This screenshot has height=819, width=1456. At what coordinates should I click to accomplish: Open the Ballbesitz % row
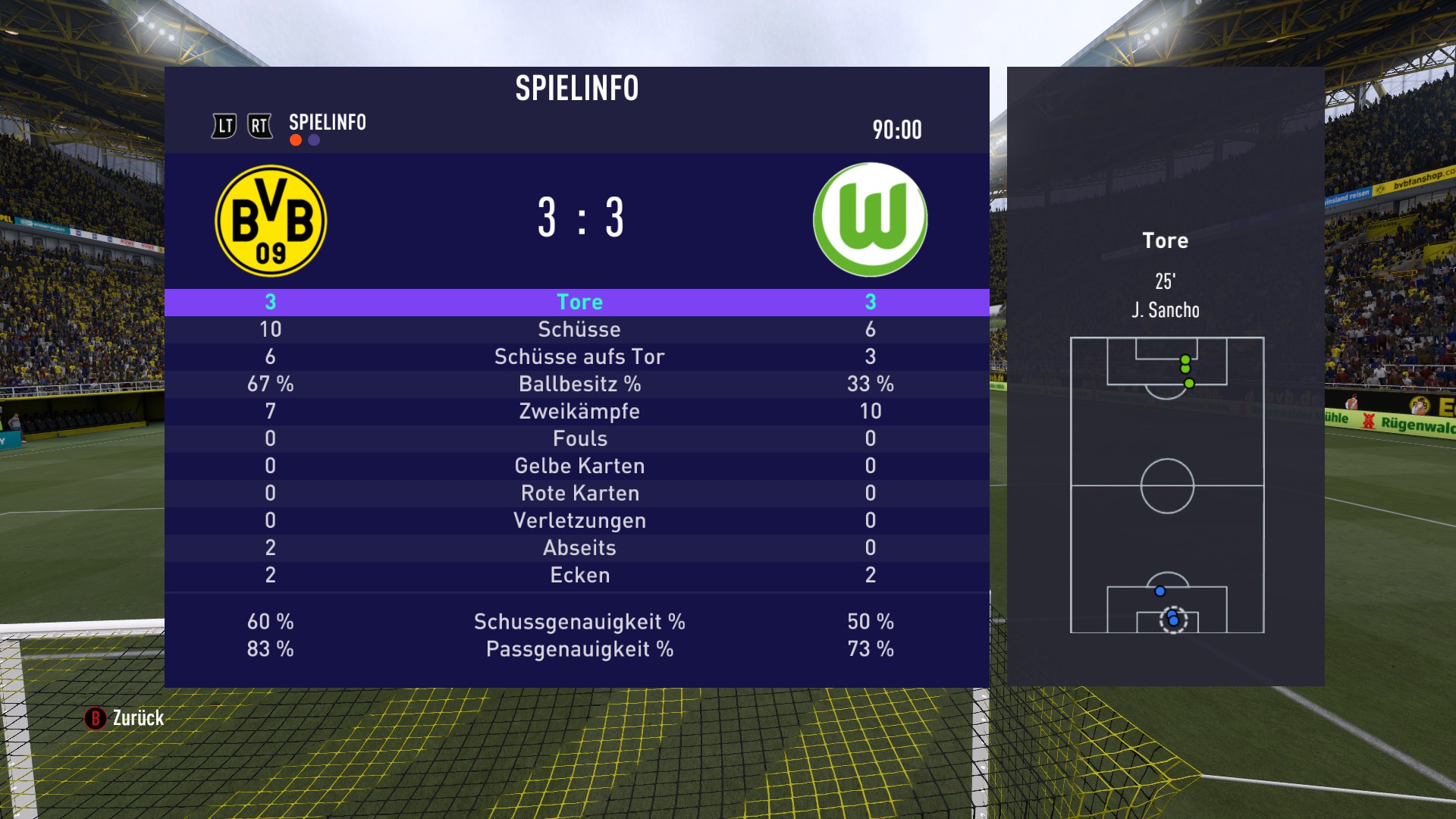tap(579, 384)
